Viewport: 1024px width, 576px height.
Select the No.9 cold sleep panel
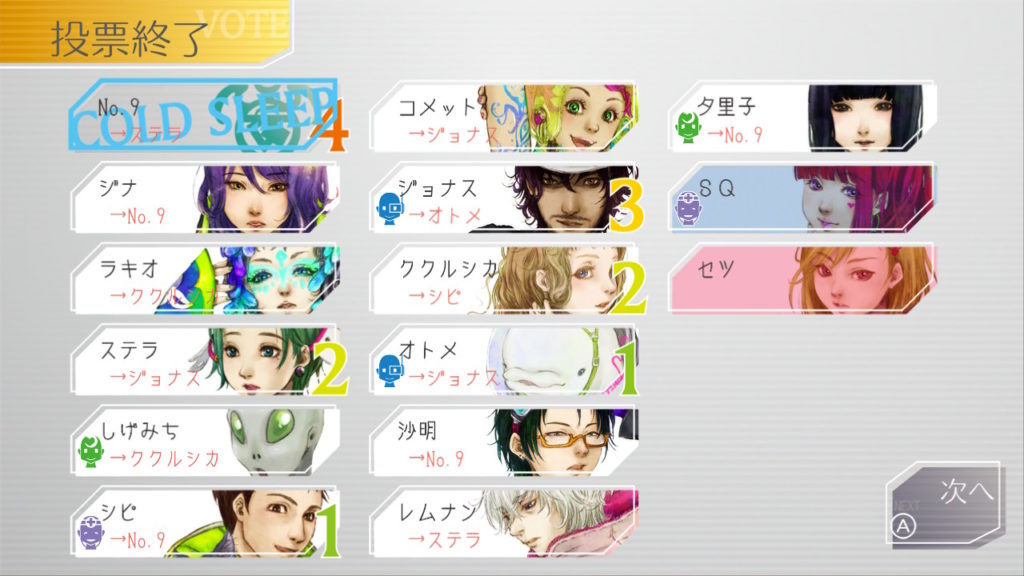(205, 118)
